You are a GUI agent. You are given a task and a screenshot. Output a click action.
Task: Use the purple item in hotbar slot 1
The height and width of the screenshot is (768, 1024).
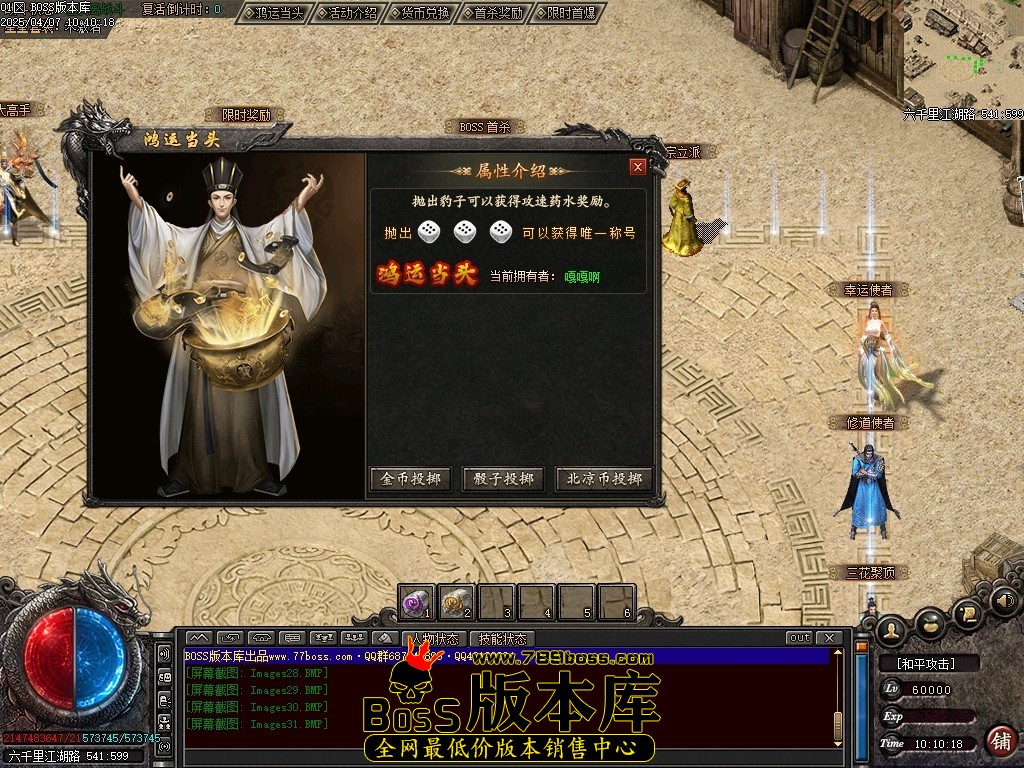(416, 602)
